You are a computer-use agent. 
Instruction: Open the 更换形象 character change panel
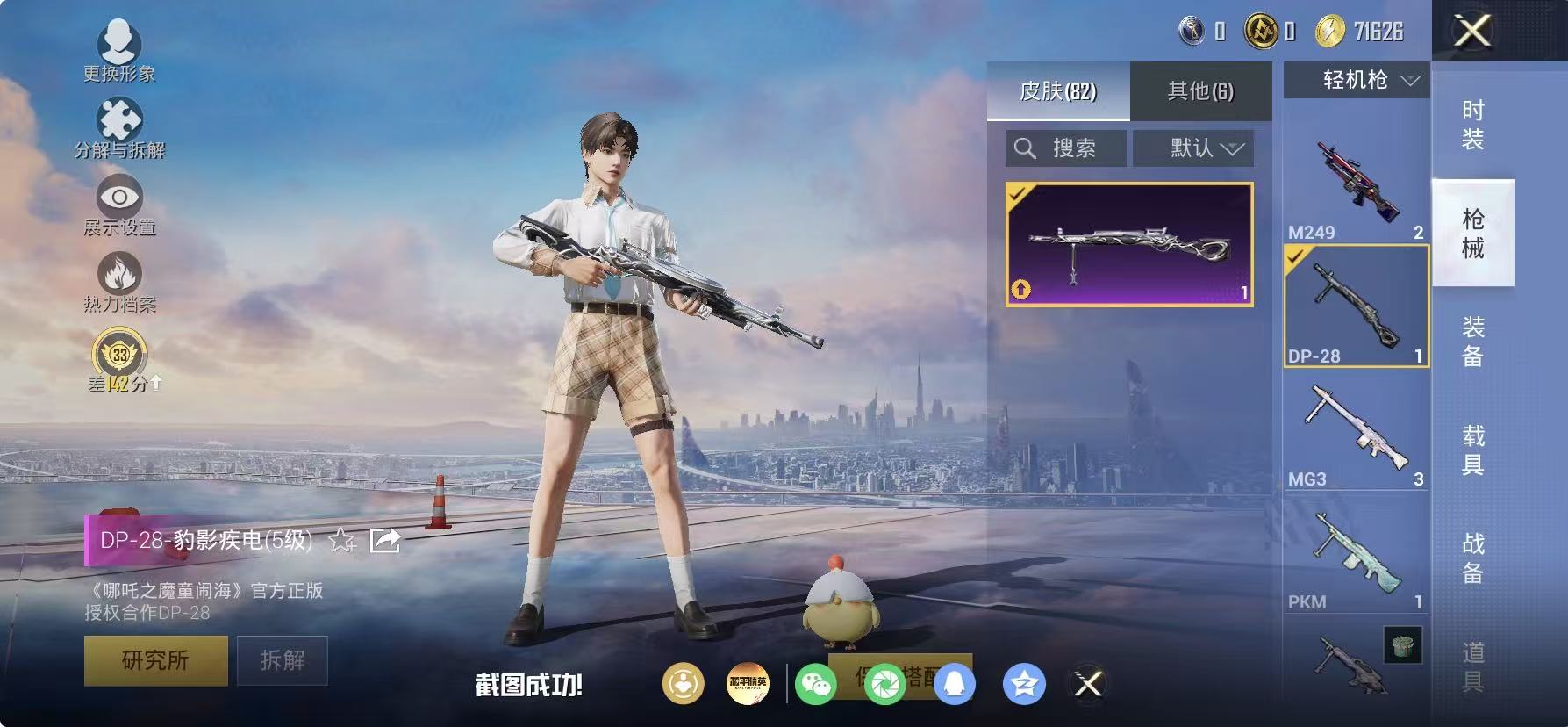click(x=120, y=41)
